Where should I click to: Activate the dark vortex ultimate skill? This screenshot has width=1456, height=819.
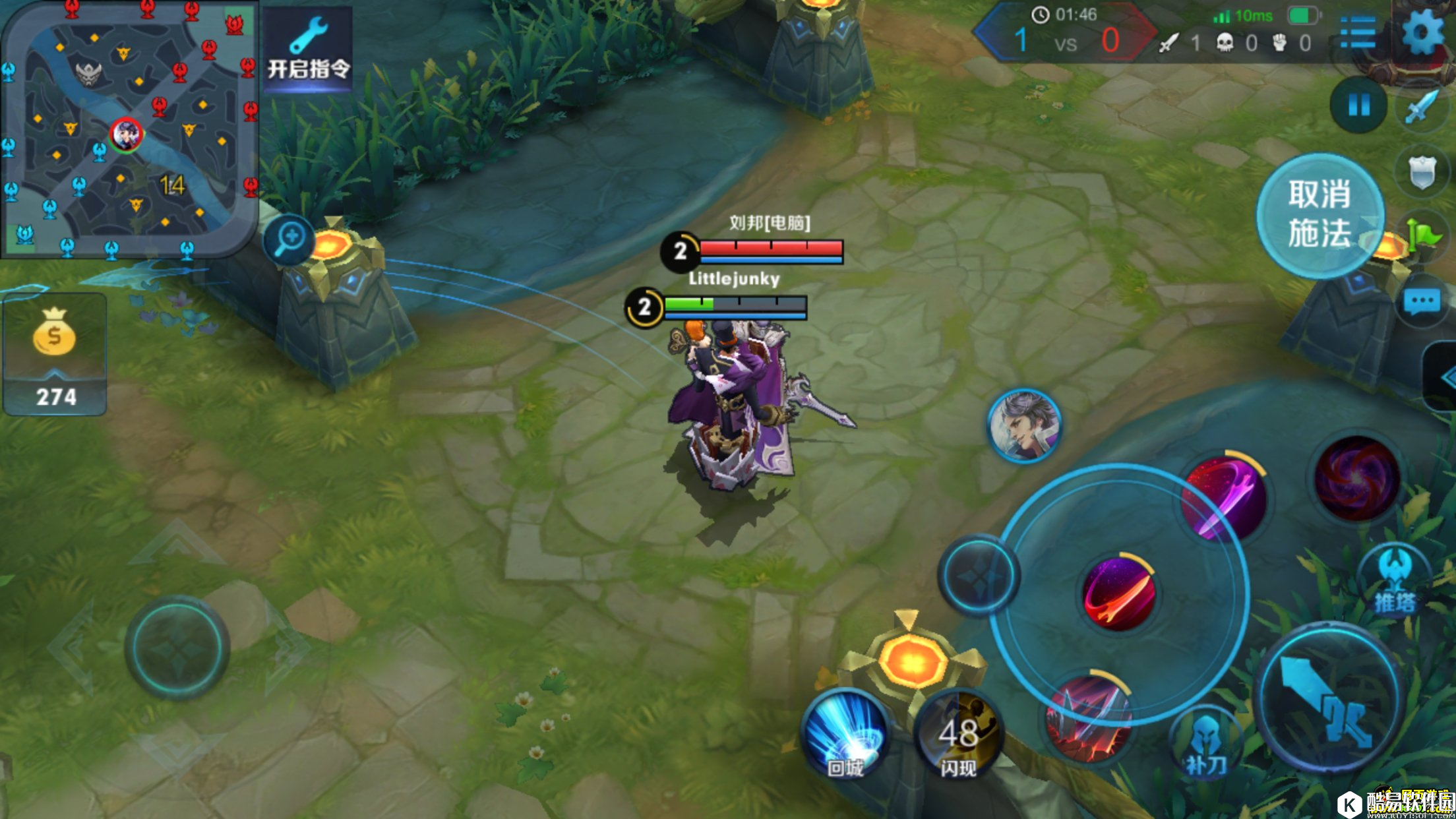click(1356, 478)
